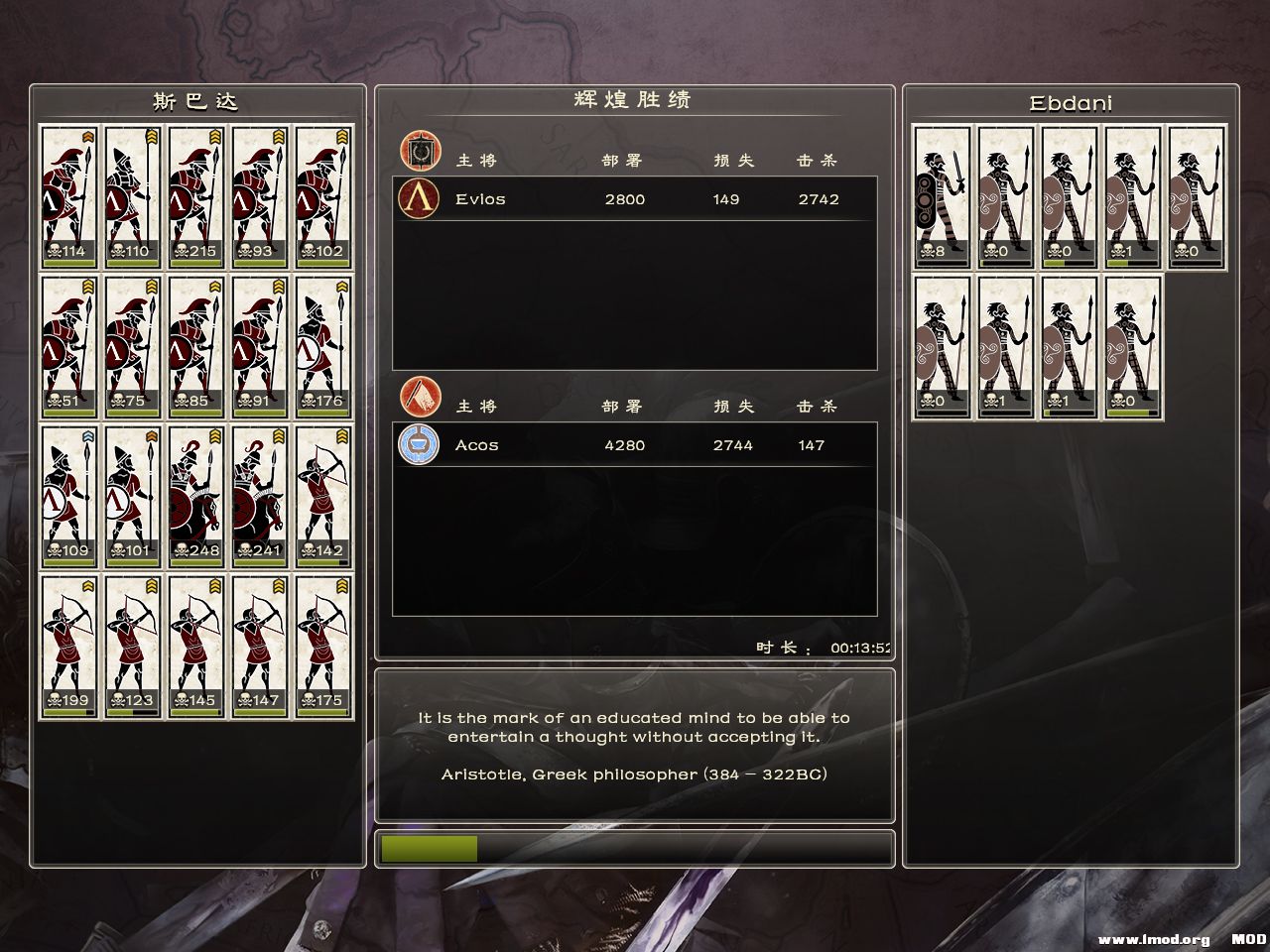Screen dimensions: 1270x952
Task: Pick the archer card with 123 kills
Action: click(133, 647)
